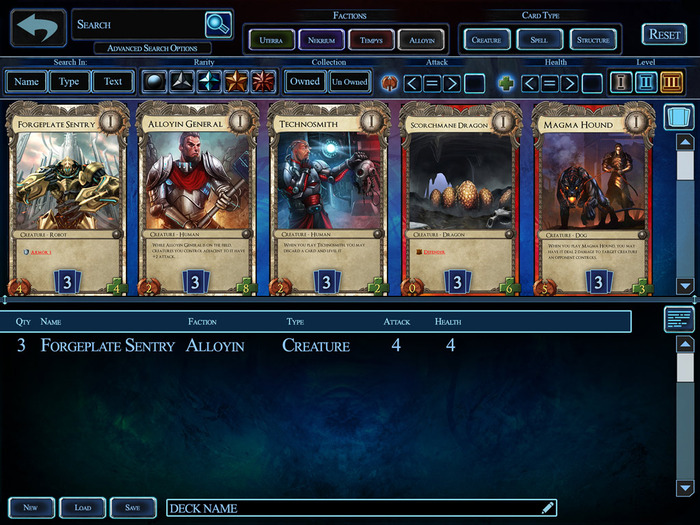Image resolution: width=700 pixels, height=525 pixels.
Task: Enable the Structure card type filter
Action: [593, 40]
